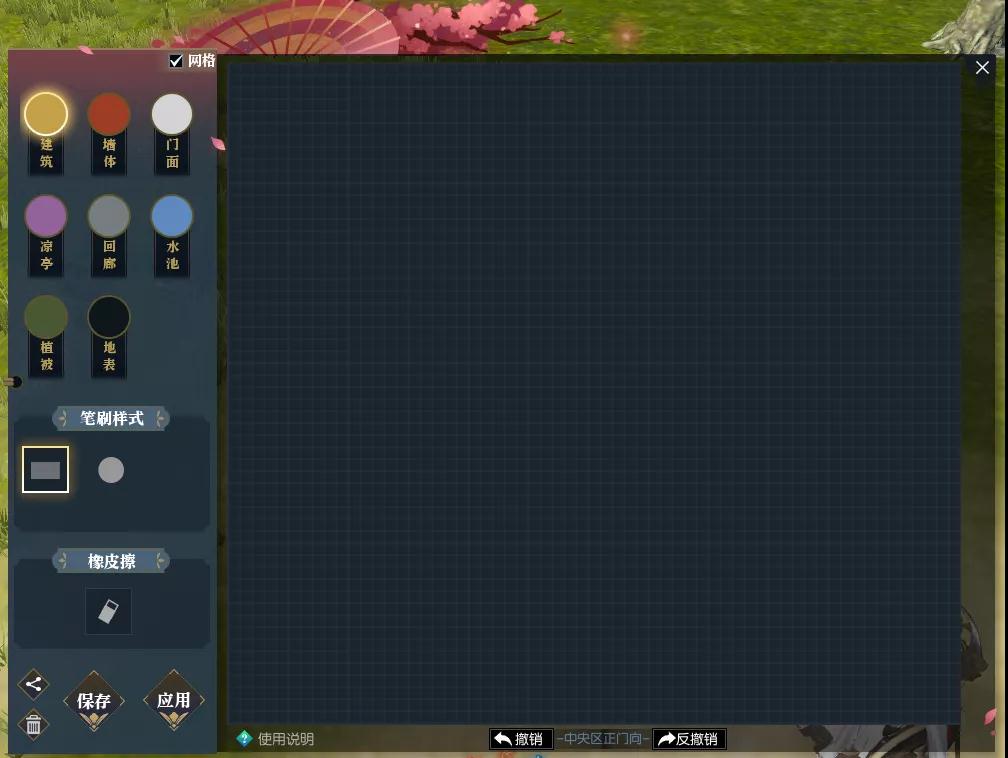Activate the eraser tool
The width and height of the screenshot is (1008, 758).
click(108, 611)
